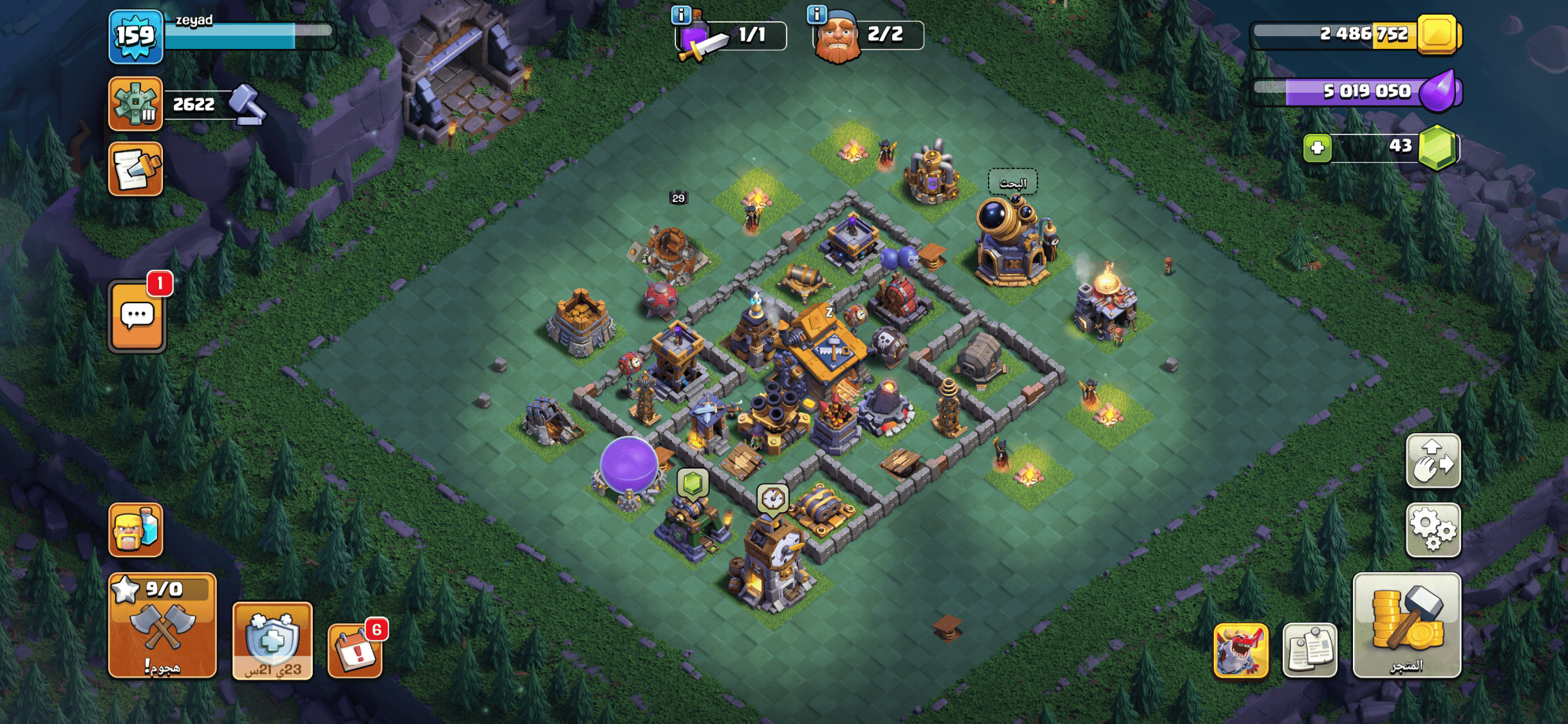Tap the green plus to buy gems
1568x724 pixels.
tap(1317, 148)
